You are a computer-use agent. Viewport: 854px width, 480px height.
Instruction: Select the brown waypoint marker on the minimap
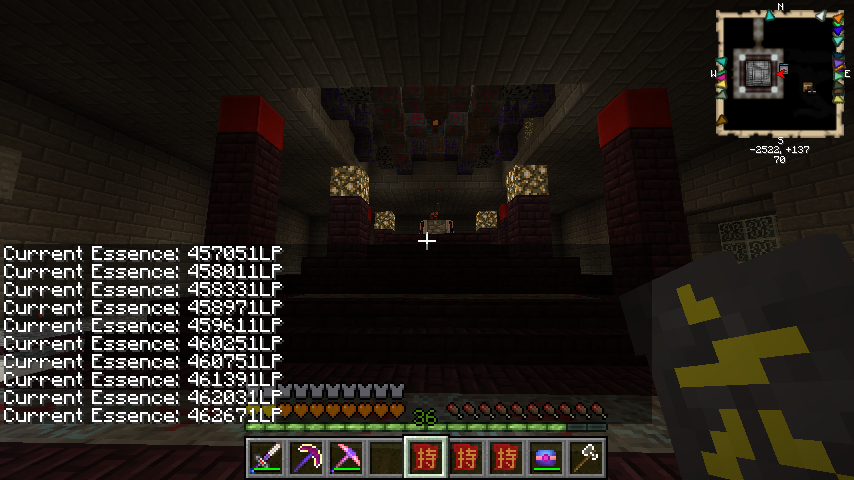pos(722,121)
